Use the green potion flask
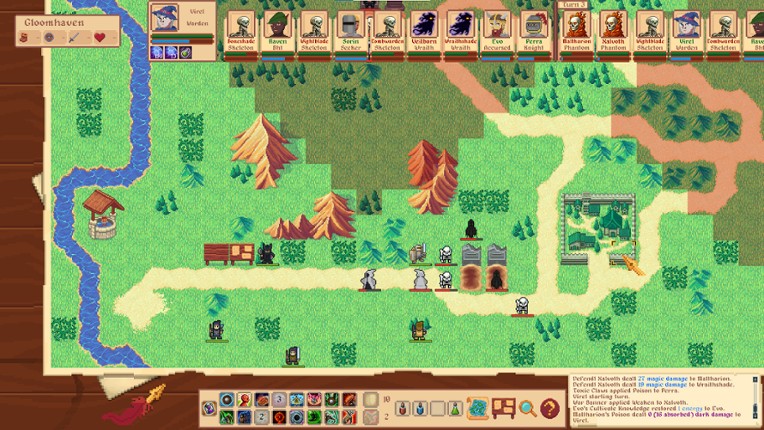This screenshot has width=764, height=430. (454, 408)
